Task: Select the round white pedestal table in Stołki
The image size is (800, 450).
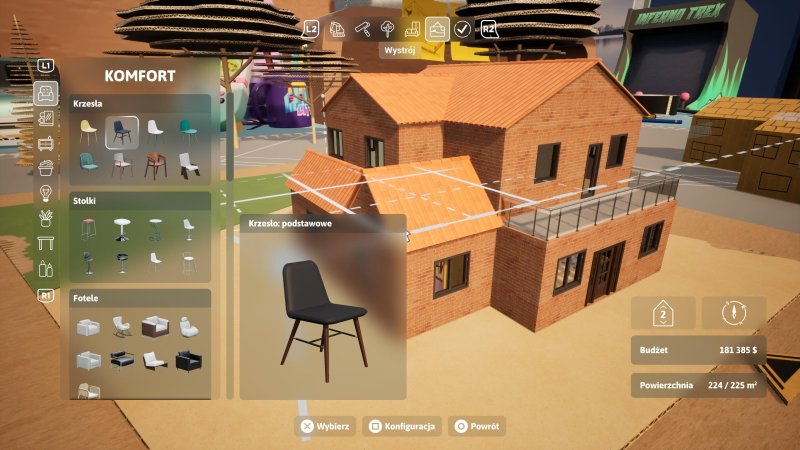Action: (x=122, y=229)
